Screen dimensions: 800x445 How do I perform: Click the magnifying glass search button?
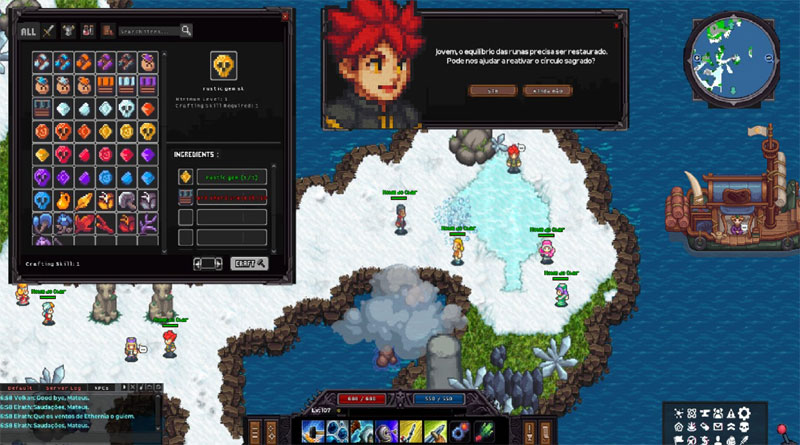[186, 31]
